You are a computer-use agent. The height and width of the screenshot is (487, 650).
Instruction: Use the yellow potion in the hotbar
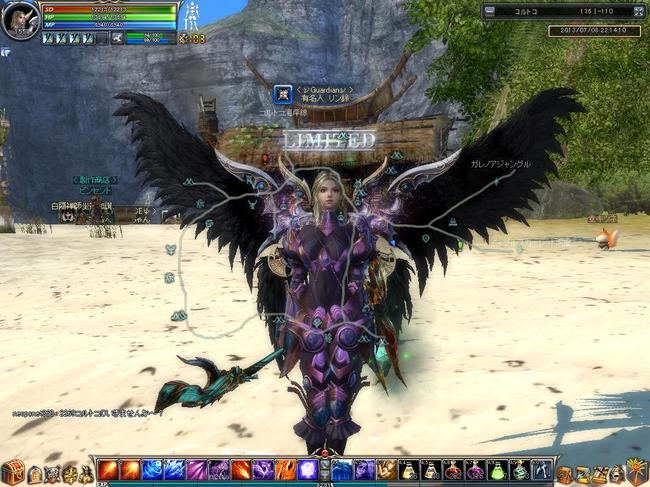408,470
